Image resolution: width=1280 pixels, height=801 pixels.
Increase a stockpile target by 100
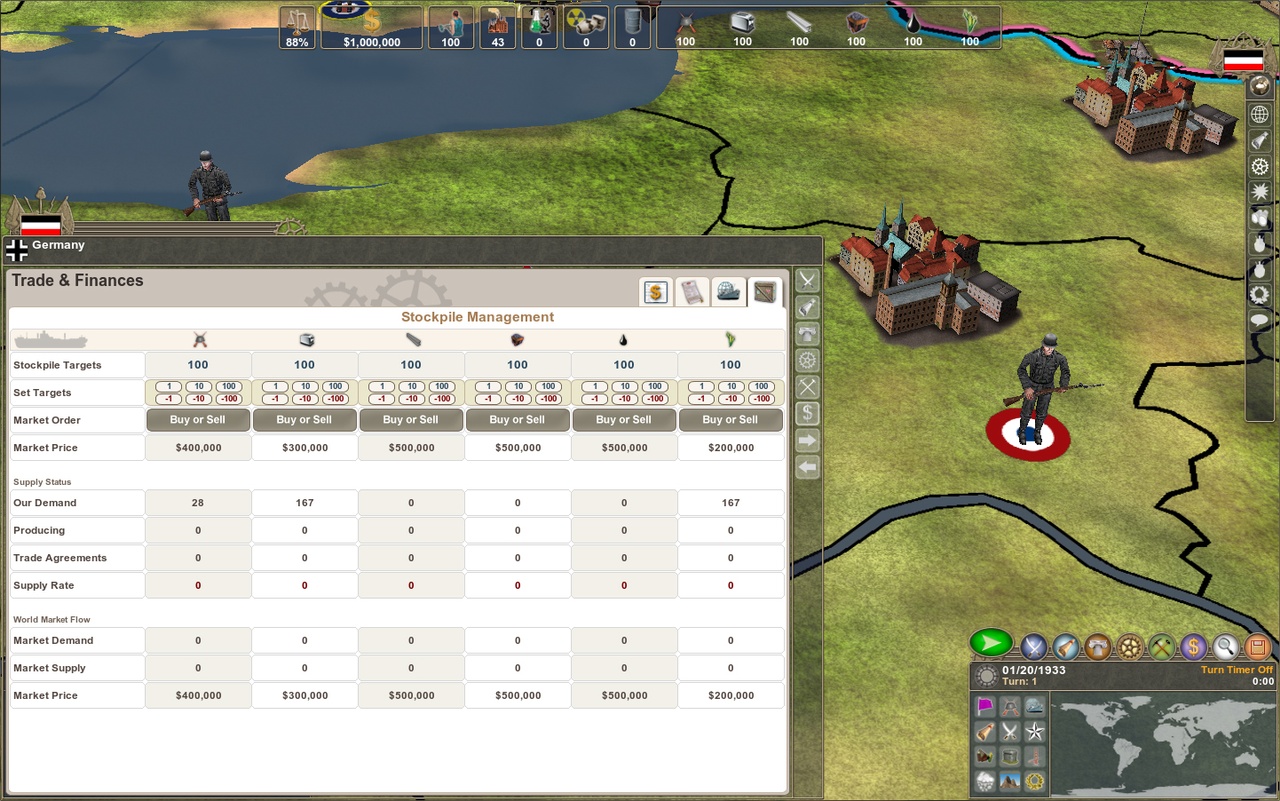[229, 386]
